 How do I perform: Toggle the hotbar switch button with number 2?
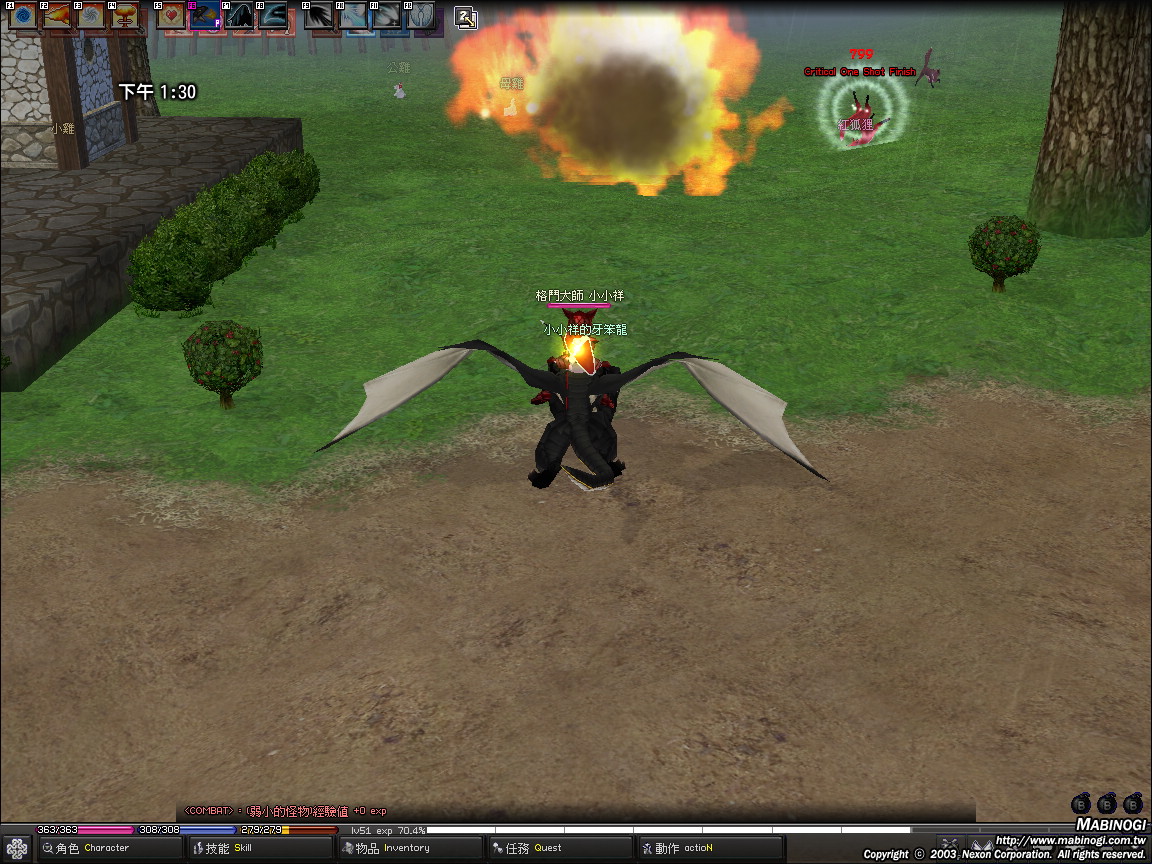point(466,17)
